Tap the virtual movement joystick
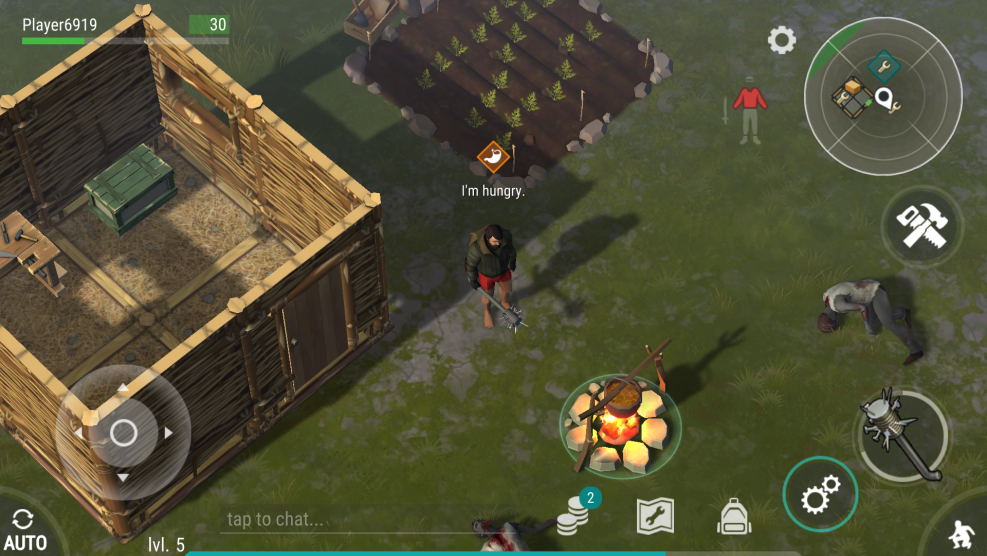Viewport: 987px width, 556px height. (x=123, y=433)
